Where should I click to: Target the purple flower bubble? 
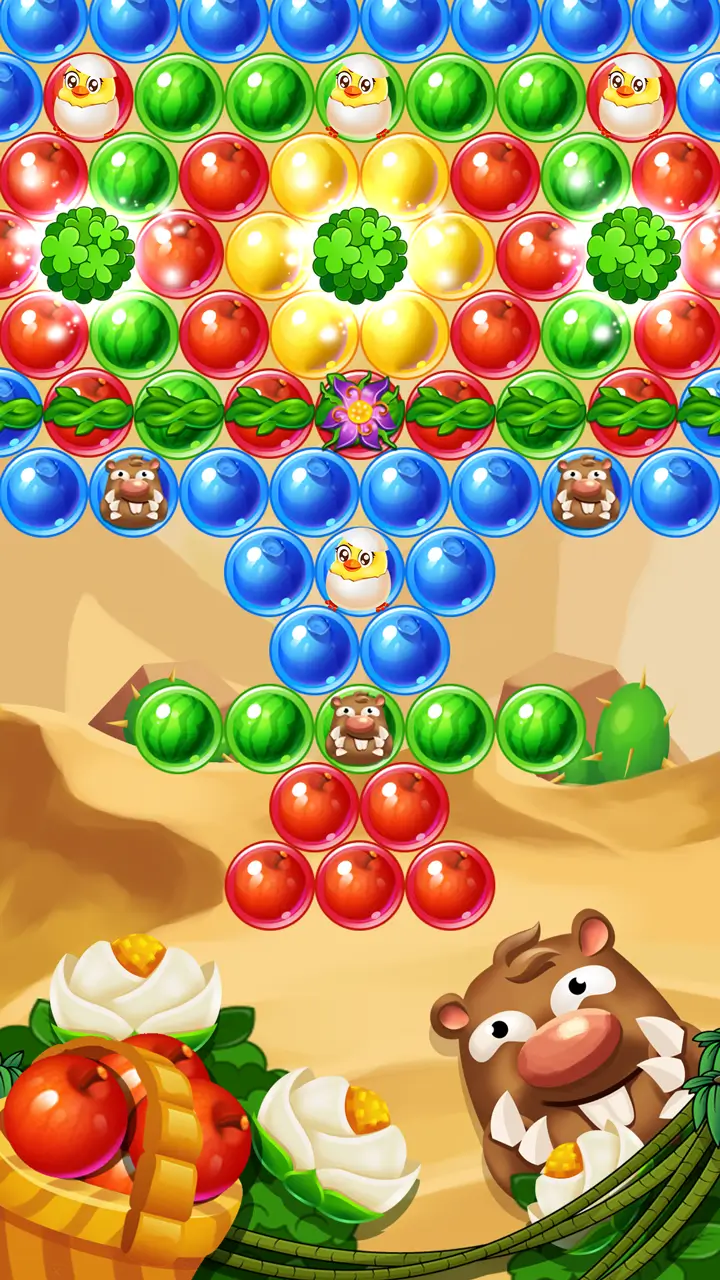359,412
